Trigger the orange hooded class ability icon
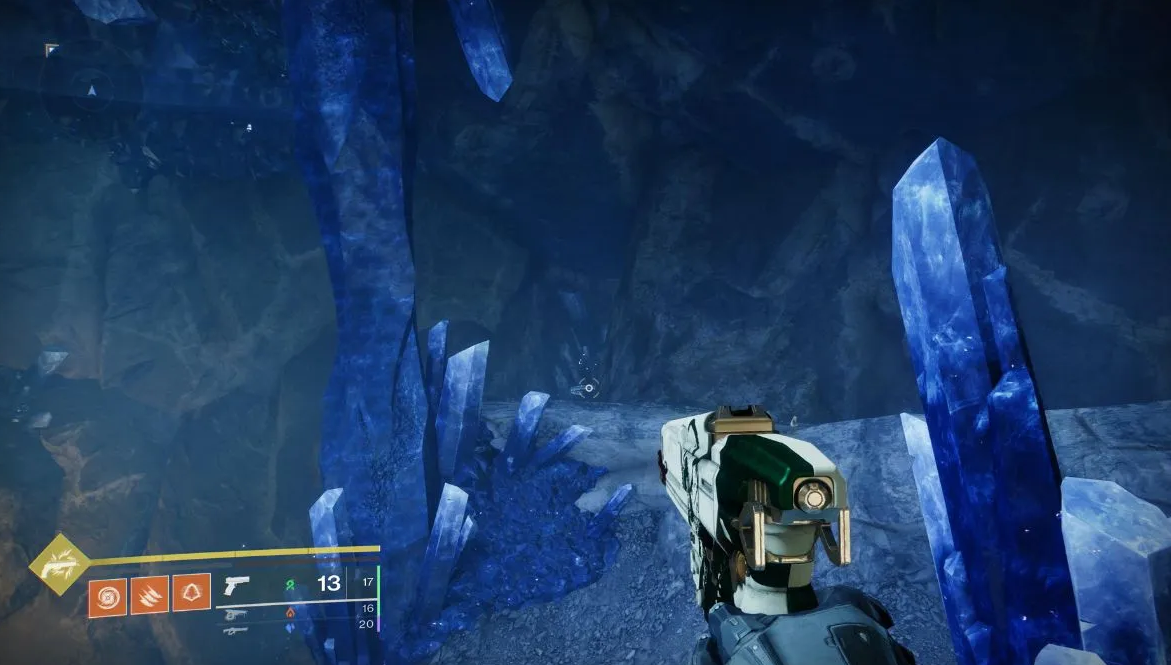Image resolution: width=1171 pixels, height=665 pixels. coord(191,593)
